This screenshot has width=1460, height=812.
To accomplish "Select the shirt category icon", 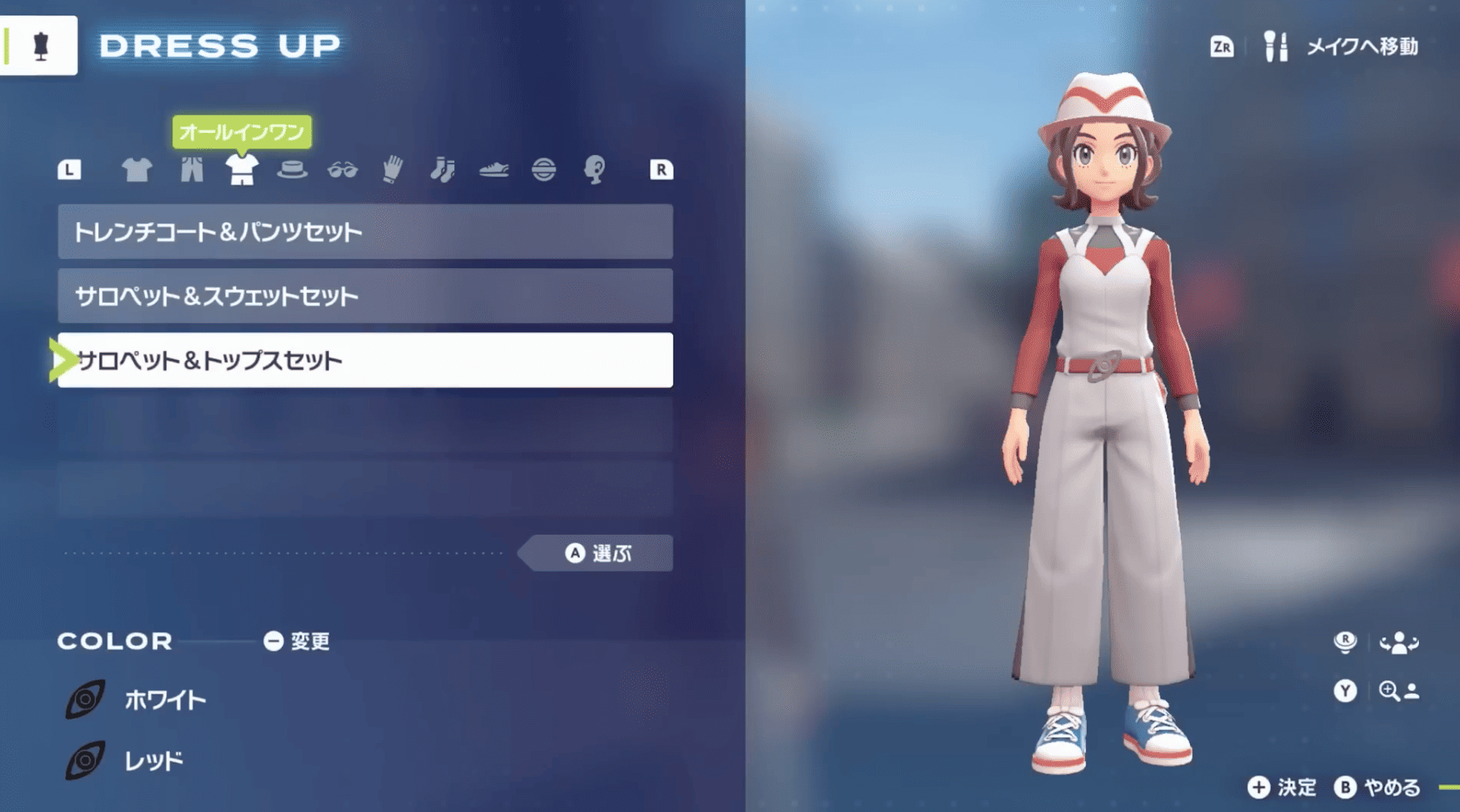I will coord(137,170).
